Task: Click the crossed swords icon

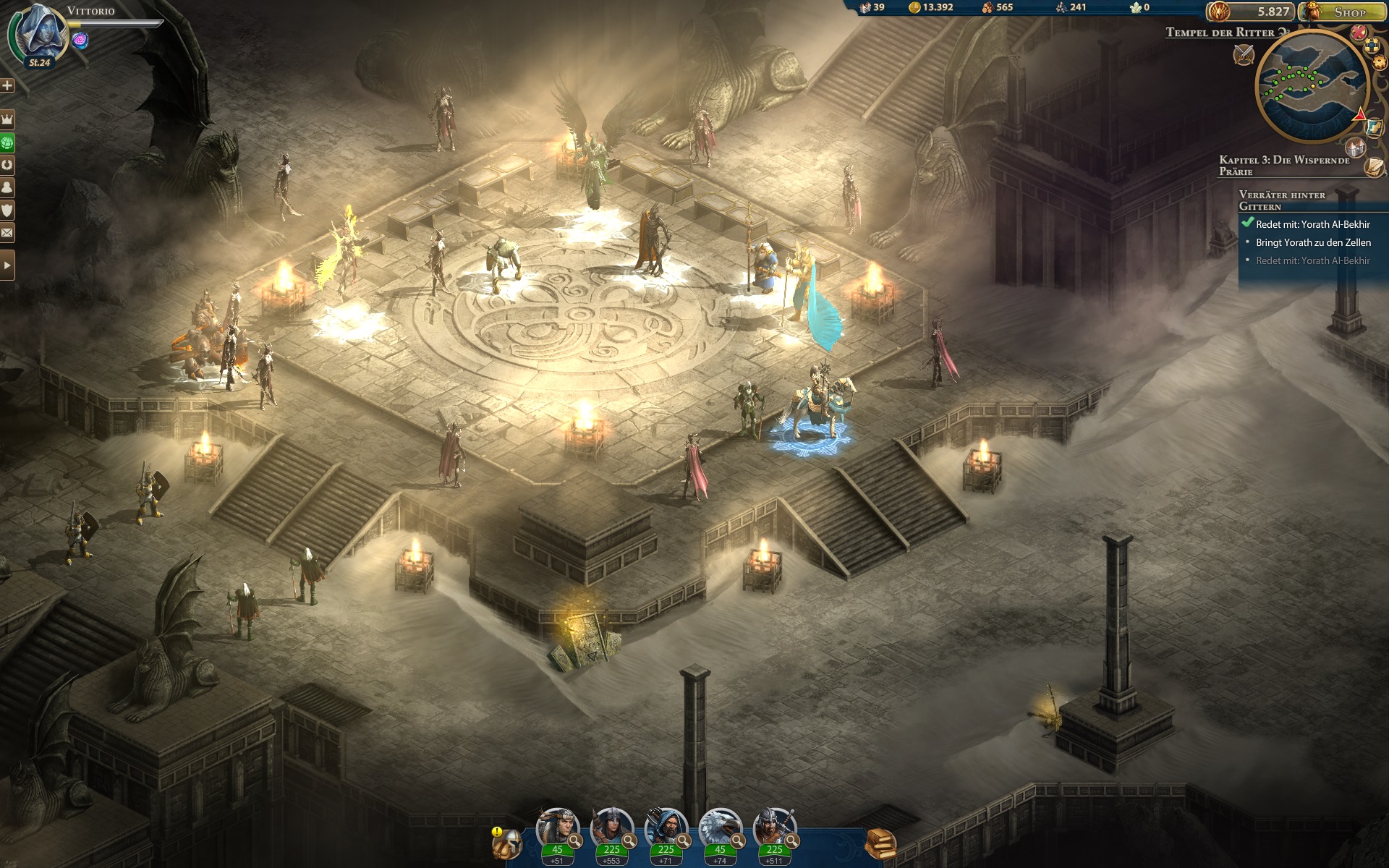Action: tap(1244, 54)
